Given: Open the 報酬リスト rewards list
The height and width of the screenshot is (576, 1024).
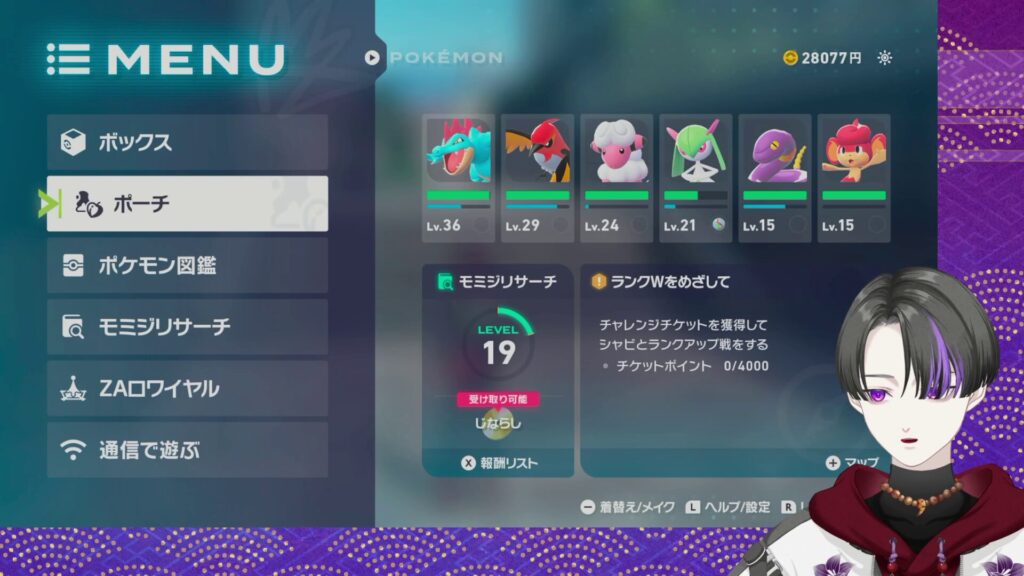Looking at the screenshot, I should (499, 463).
